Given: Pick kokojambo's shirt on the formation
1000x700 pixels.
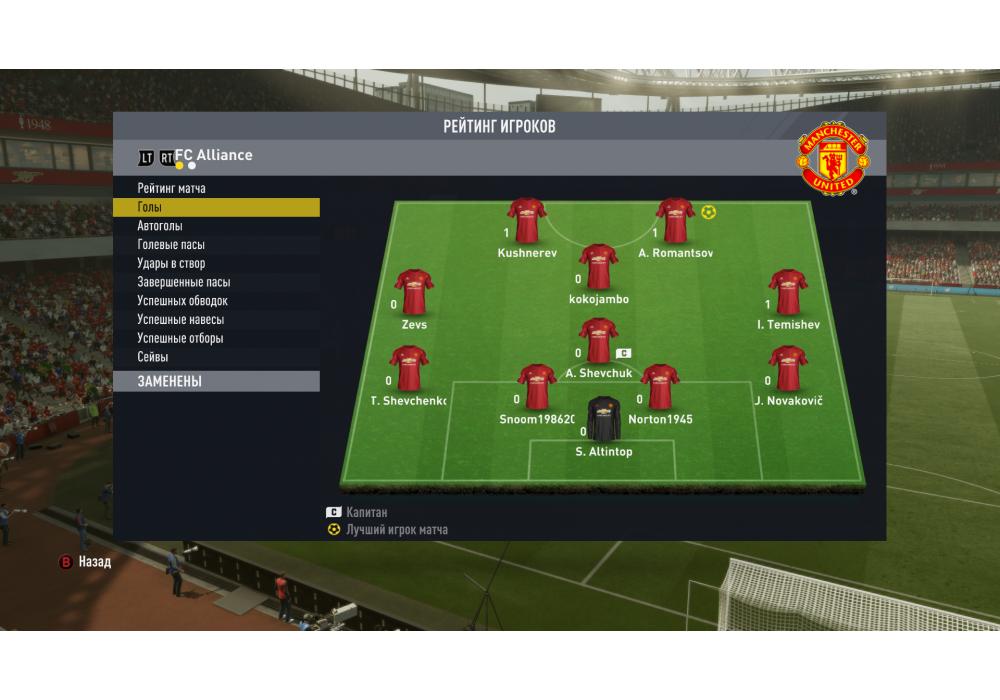Looking at the screenshot, I should pyautogui.click(x=598, y=268).
